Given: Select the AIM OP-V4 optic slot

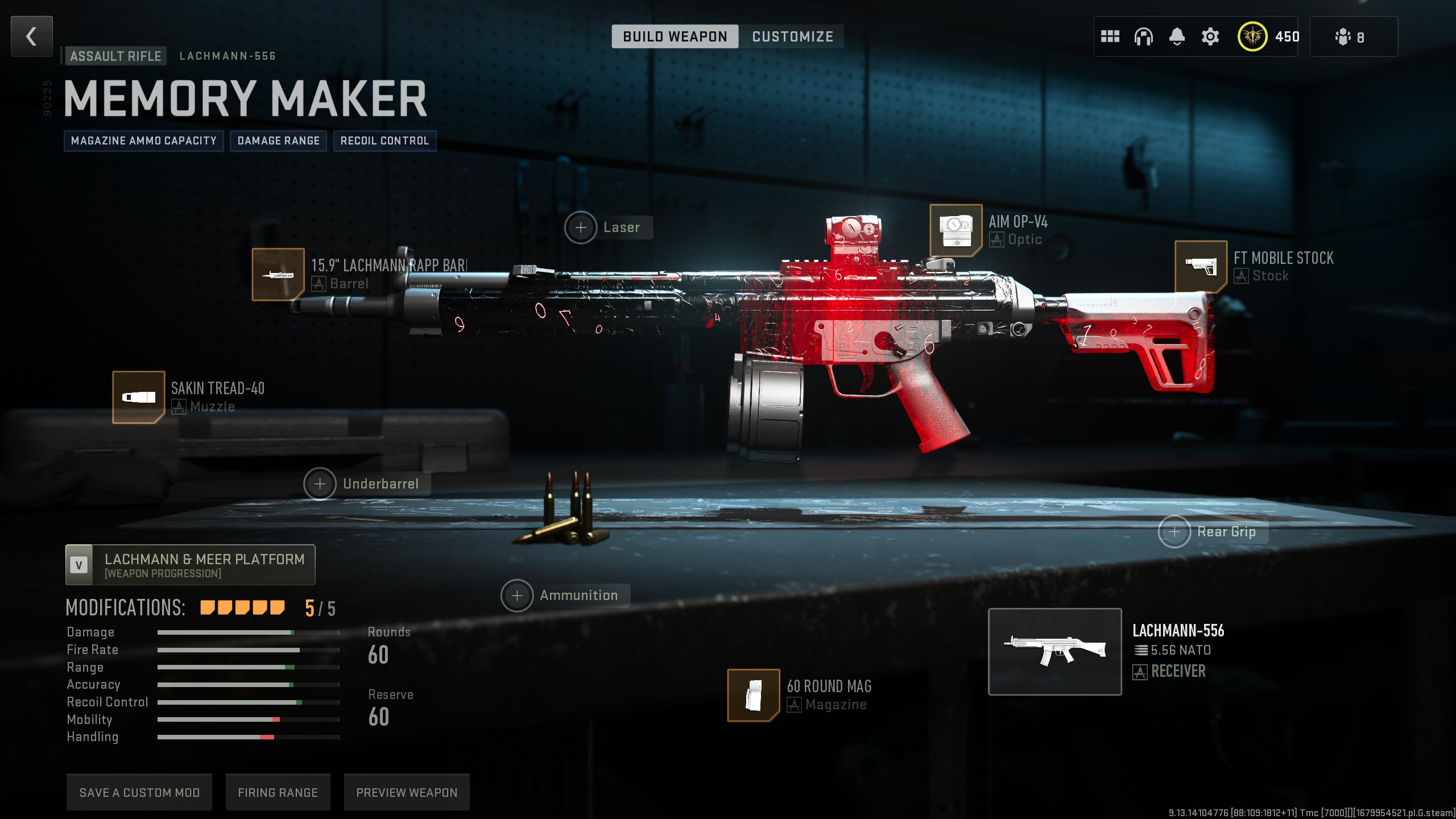Looking at the screenshot, I should 955,230.
